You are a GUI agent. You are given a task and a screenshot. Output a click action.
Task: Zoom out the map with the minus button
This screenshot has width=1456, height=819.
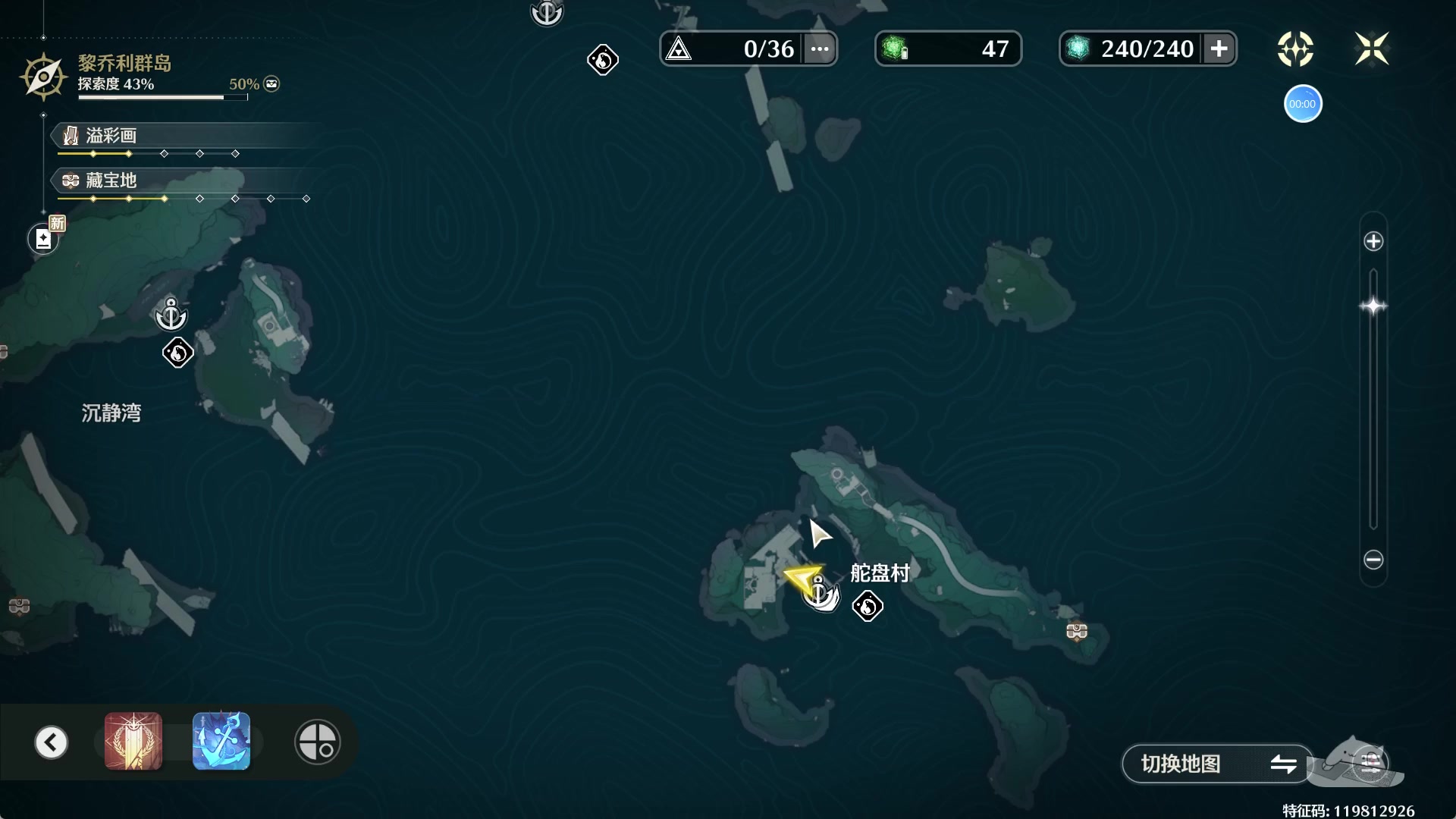[1373, 560]
